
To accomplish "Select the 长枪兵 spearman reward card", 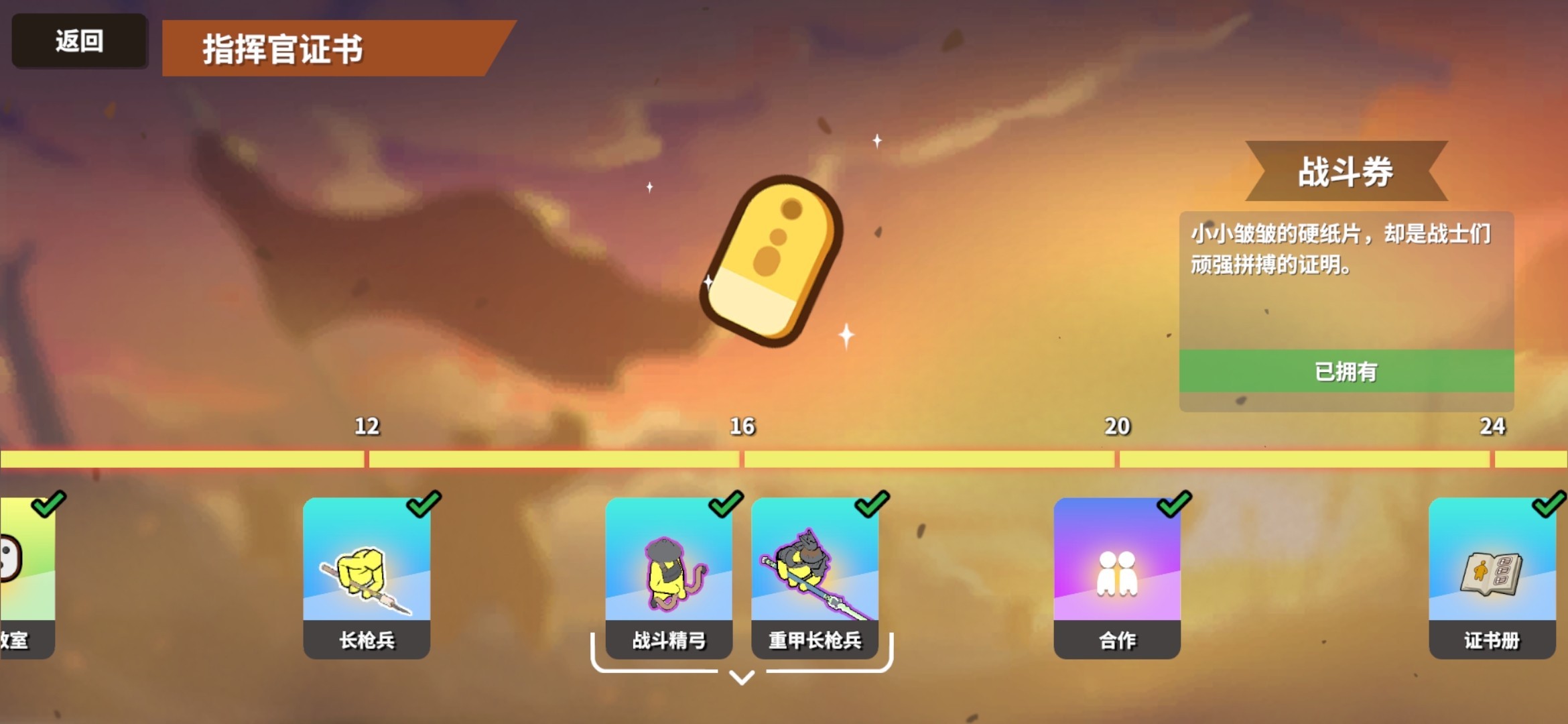I will point(366,577).
